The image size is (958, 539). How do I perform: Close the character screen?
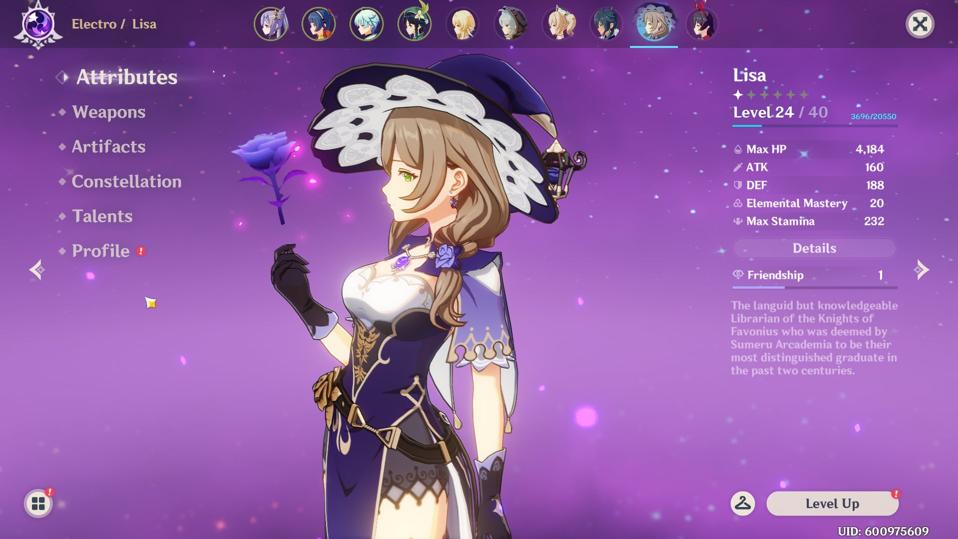(919, 24)
